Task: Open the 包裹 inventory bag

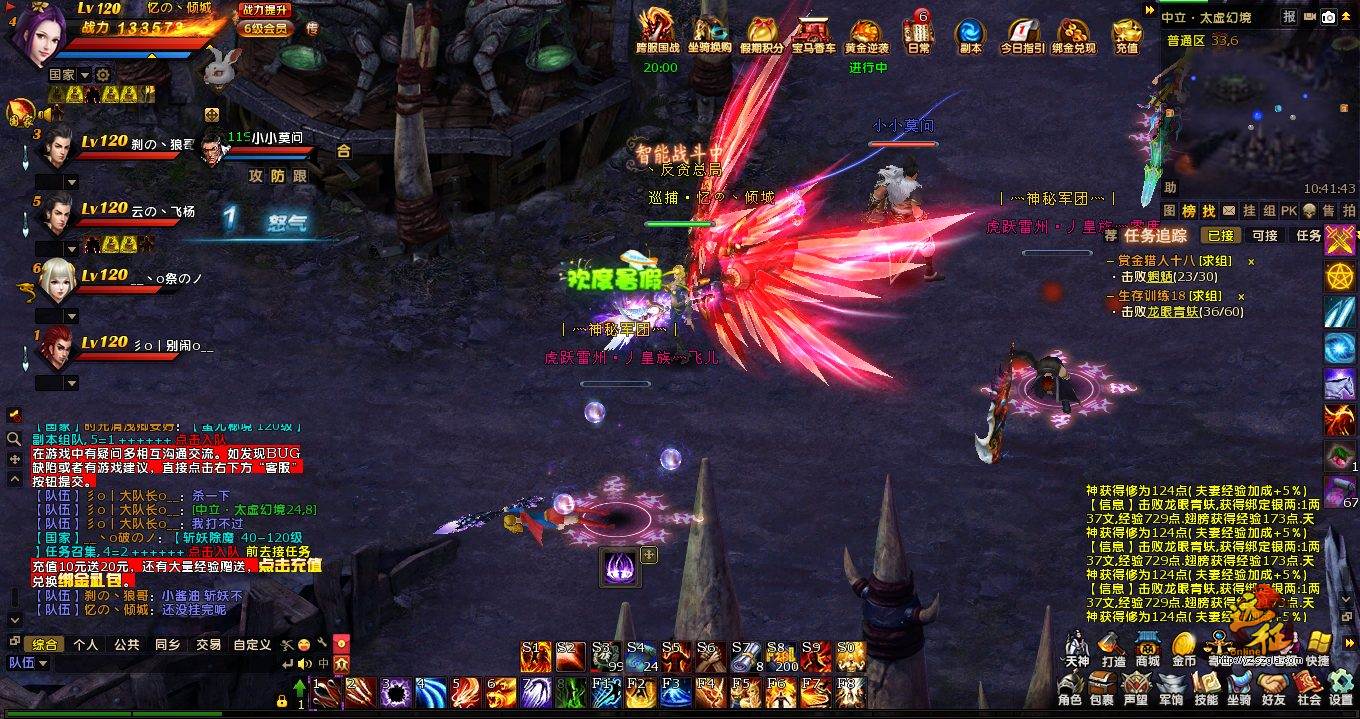Action: [x=1101, y=688]
